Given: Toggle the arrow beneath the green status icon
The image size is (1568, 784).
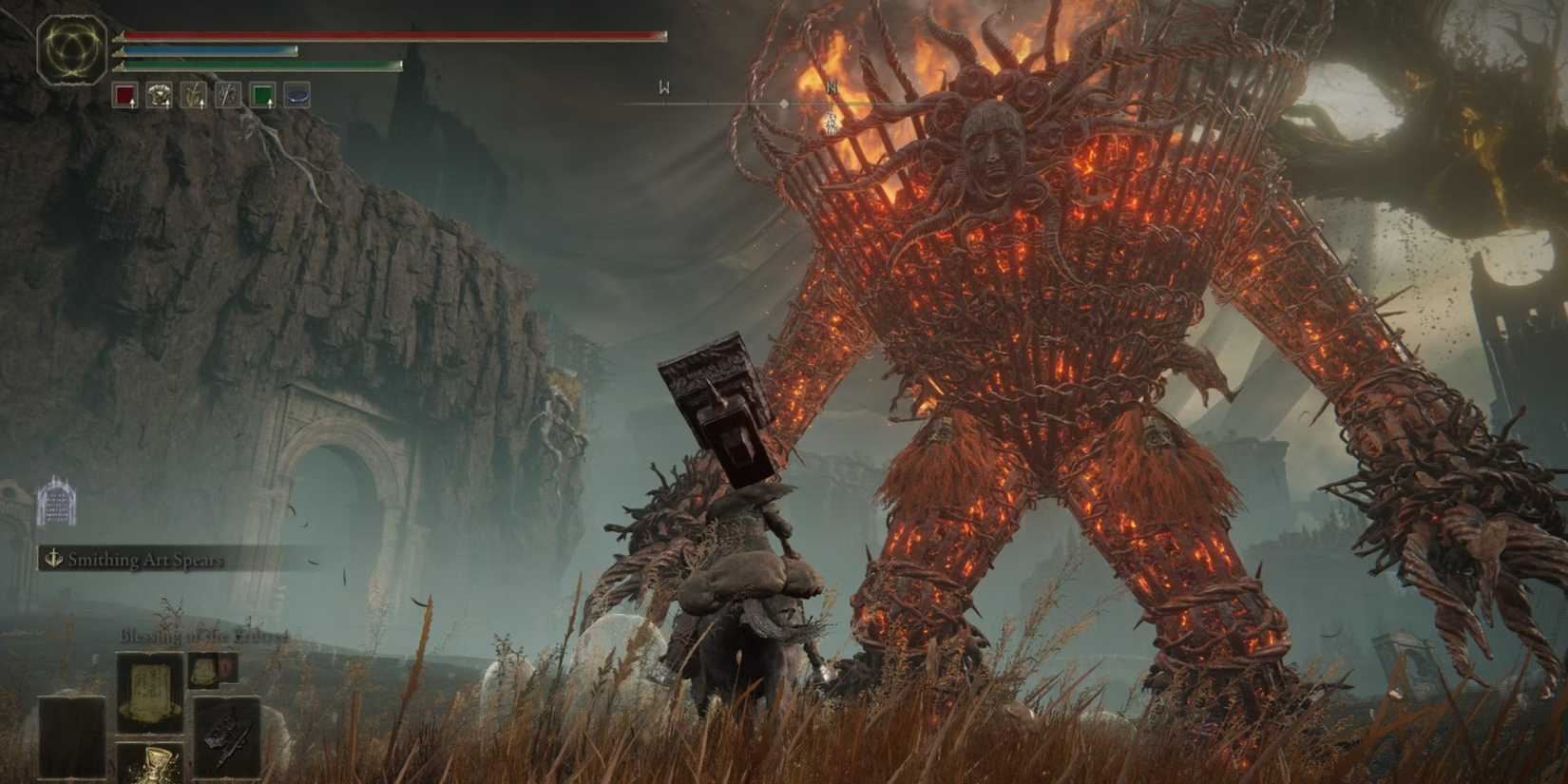Looking at the screenshot, I should [270, 105].
